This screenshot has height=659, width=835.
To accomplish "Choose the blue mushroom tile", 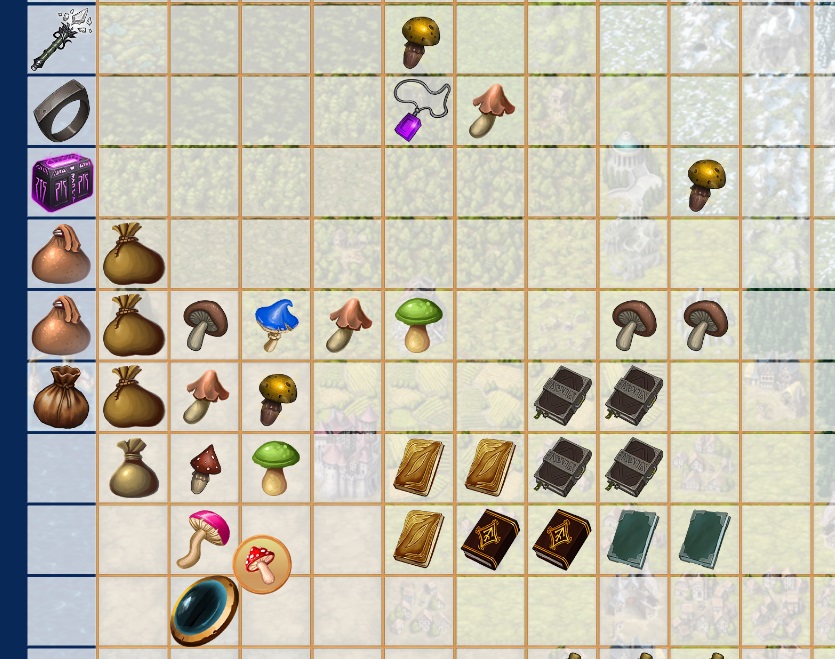I will (x=276, y=324).
